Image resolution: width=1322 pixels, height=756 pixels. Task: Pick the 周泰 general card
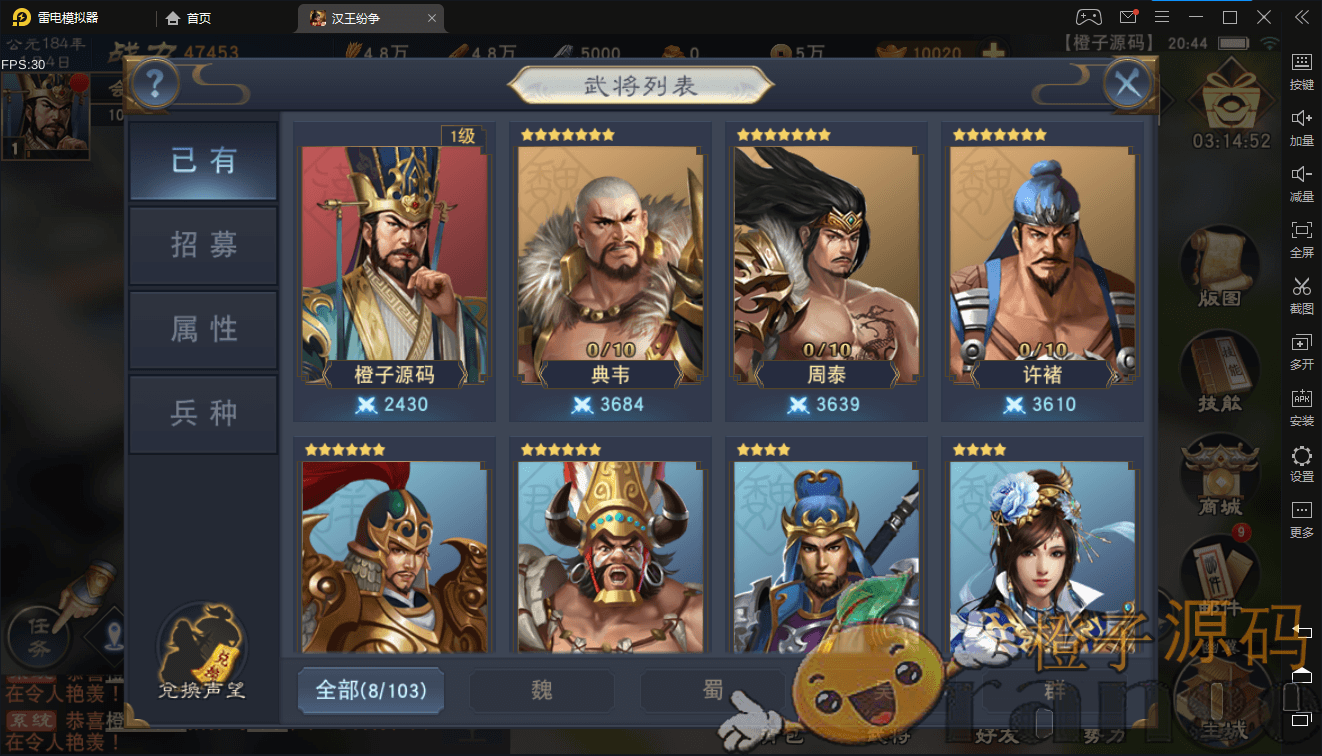(x=826, y=268)
